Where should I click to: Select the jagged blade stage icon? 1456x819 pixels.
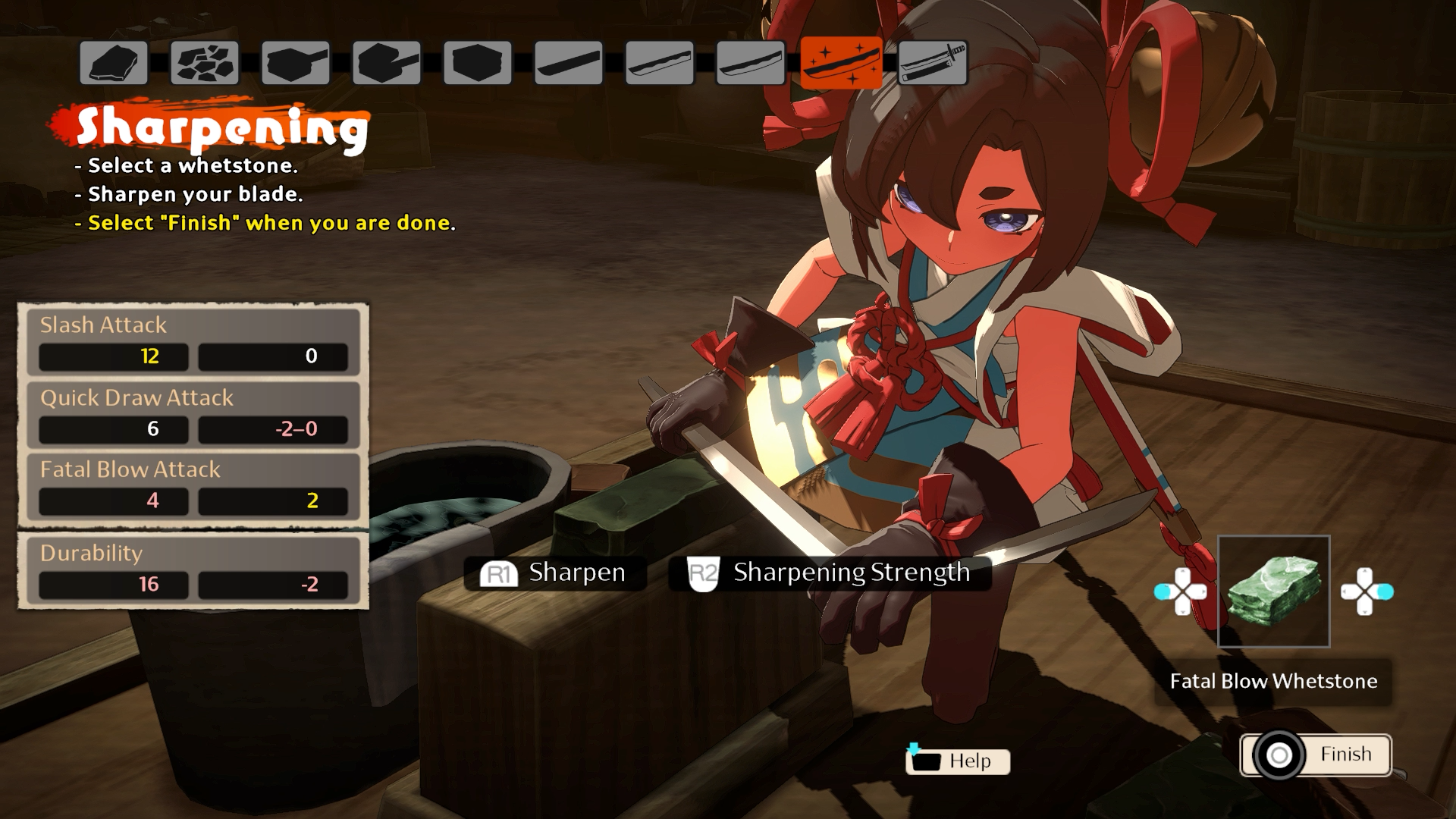(658, 64)
